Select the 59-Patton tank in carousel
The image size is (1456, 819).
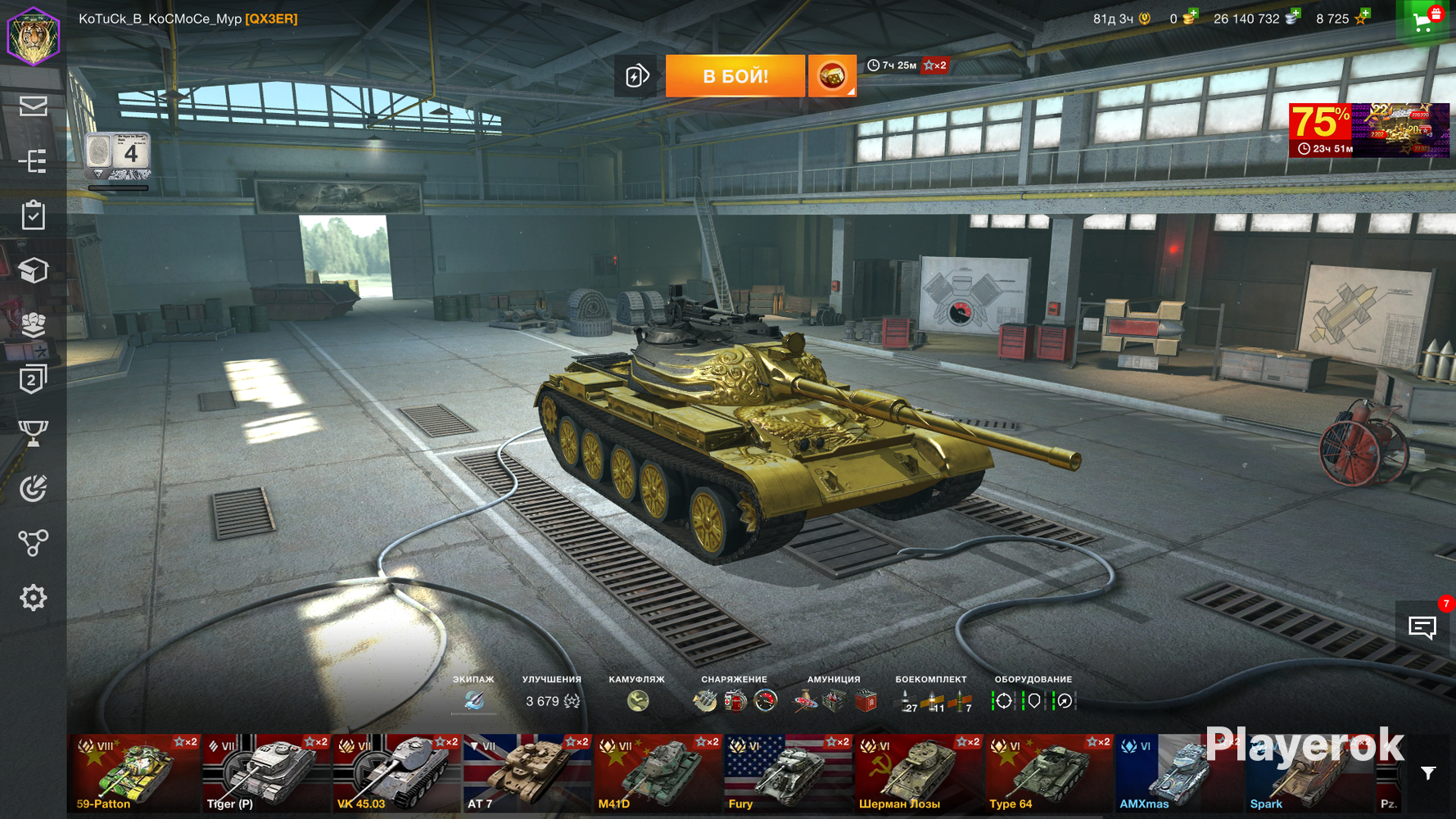(x=133, y=774)
